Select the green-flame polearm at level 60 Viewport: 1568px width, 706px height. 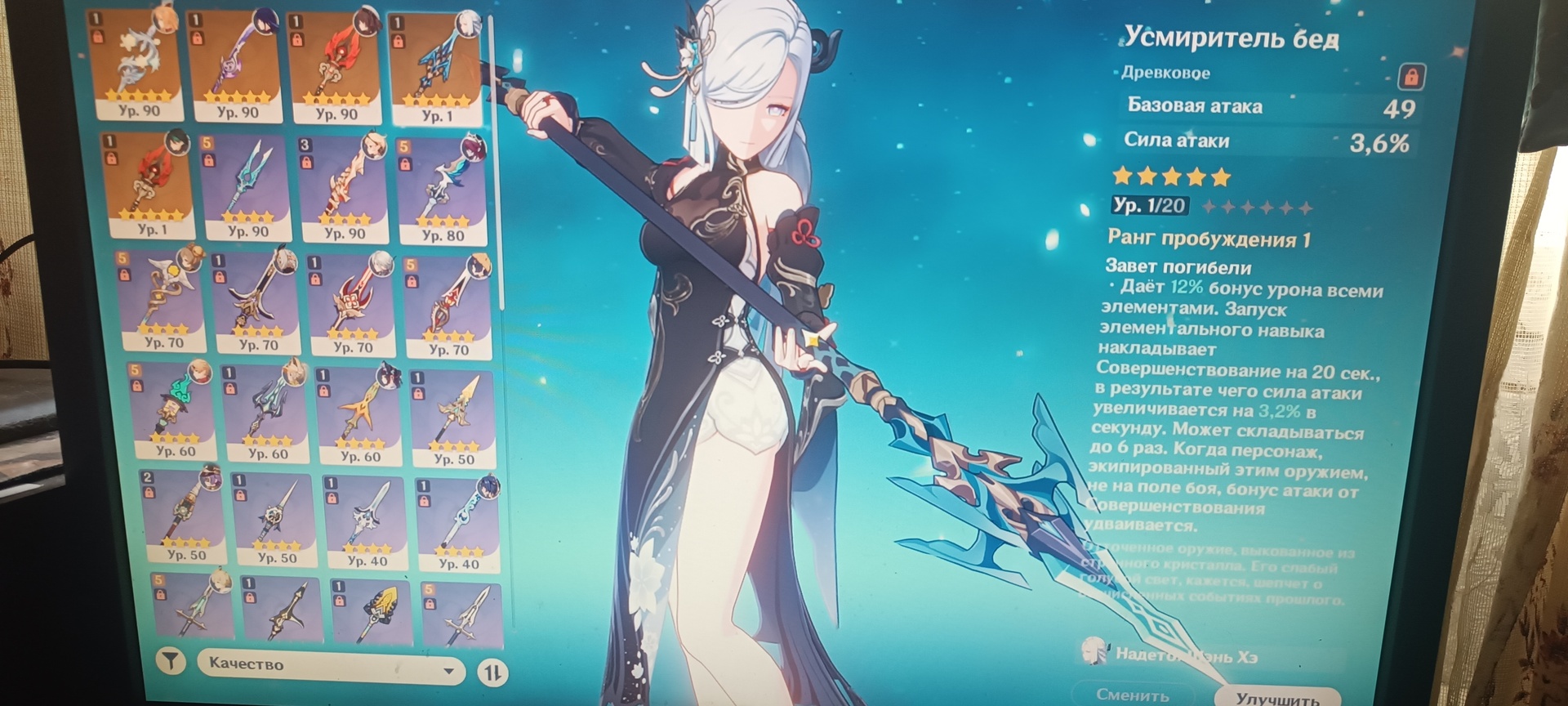[175, 409]
